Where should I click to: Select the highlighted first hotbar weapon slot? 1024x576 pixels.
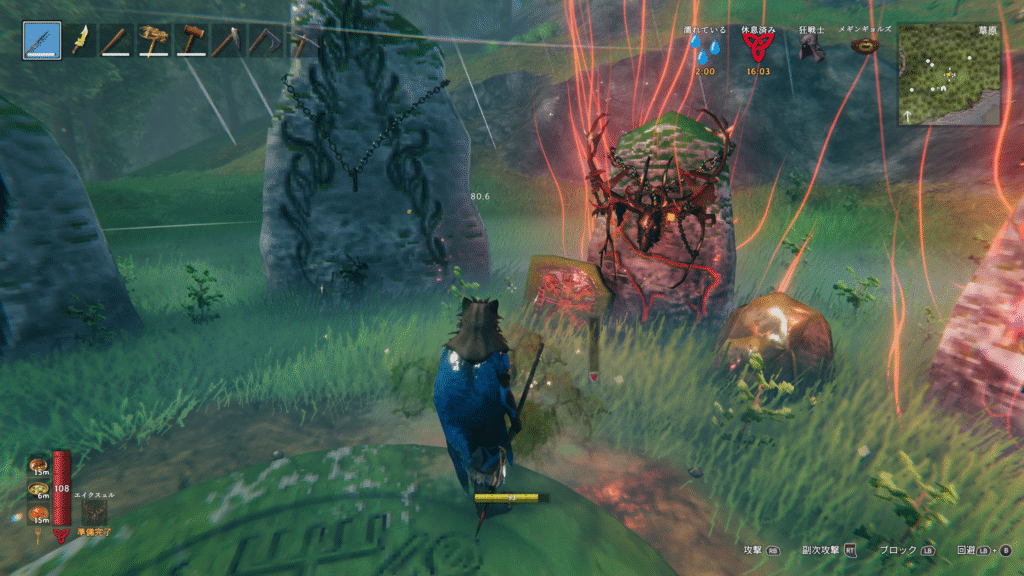pyautogui.click(x=42, y=41)
